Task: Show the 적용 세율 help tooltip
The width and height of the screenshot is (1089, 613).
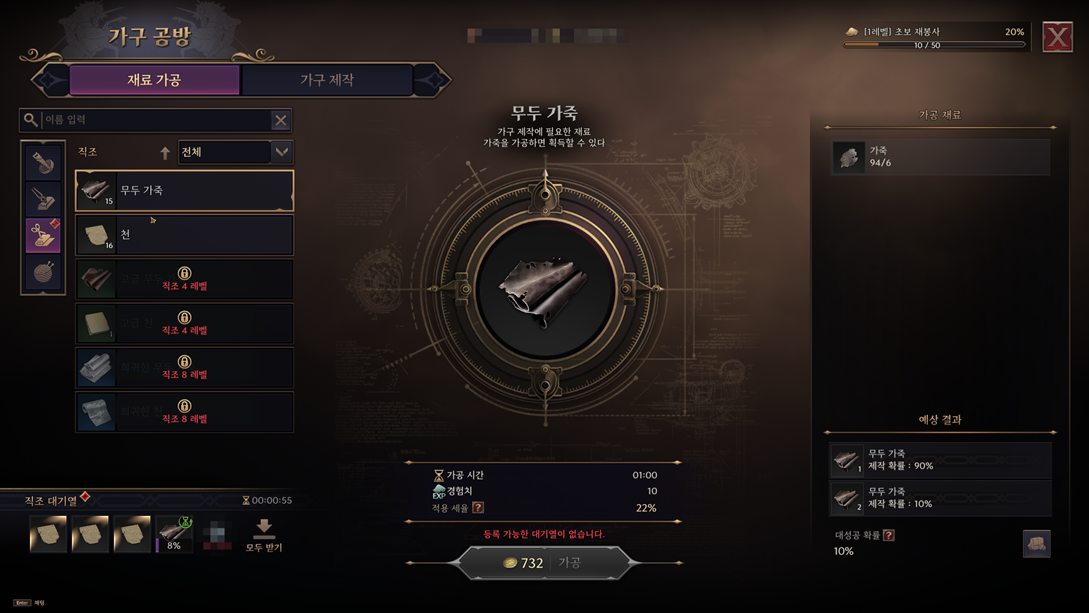Action: click(x=478, y=508)
